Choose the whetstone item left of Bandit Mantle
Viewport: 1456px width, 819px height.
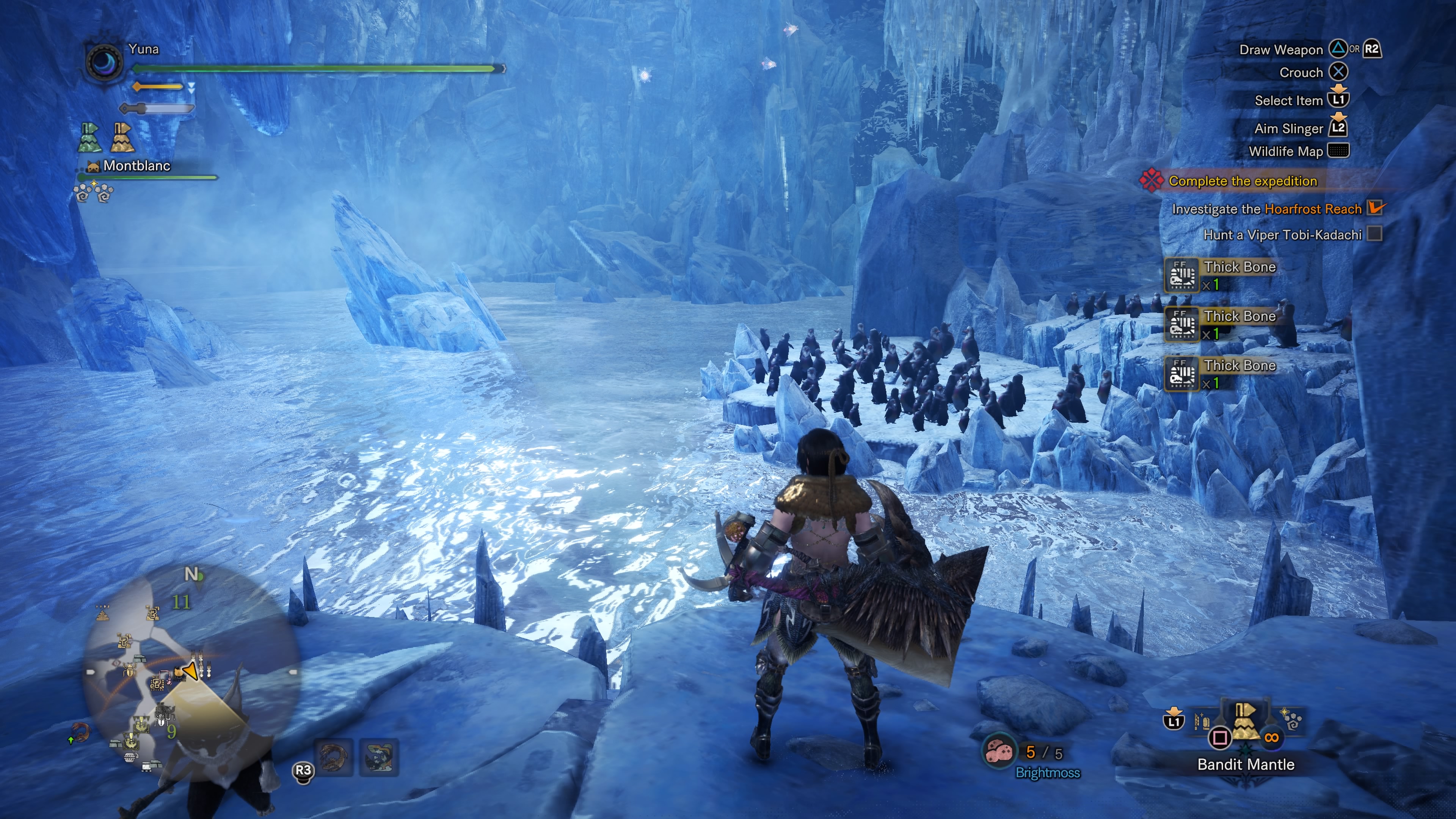tap(1202, 722)
